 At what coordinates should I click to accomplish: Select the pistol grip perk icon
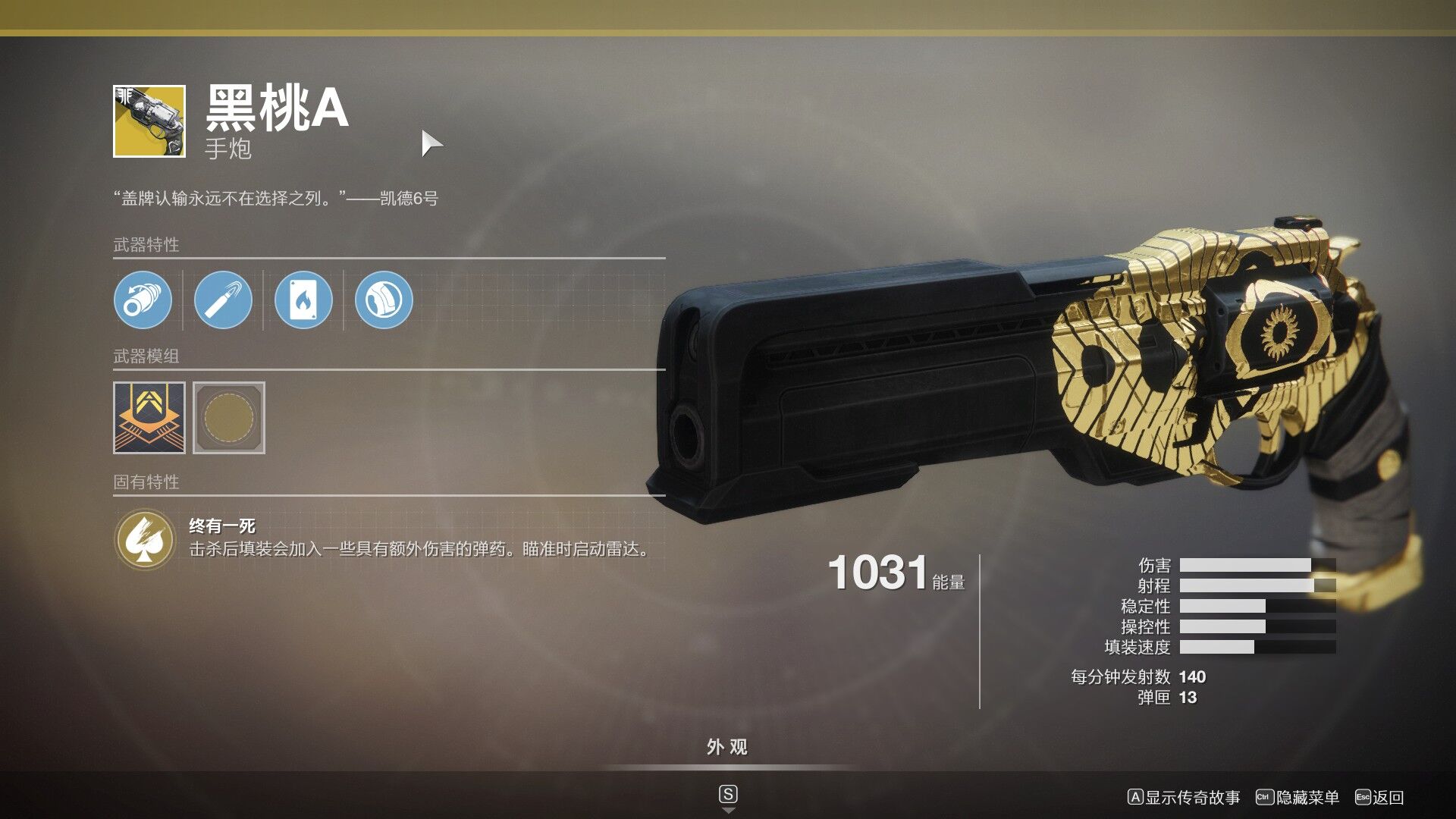click(x=384, y=300)
